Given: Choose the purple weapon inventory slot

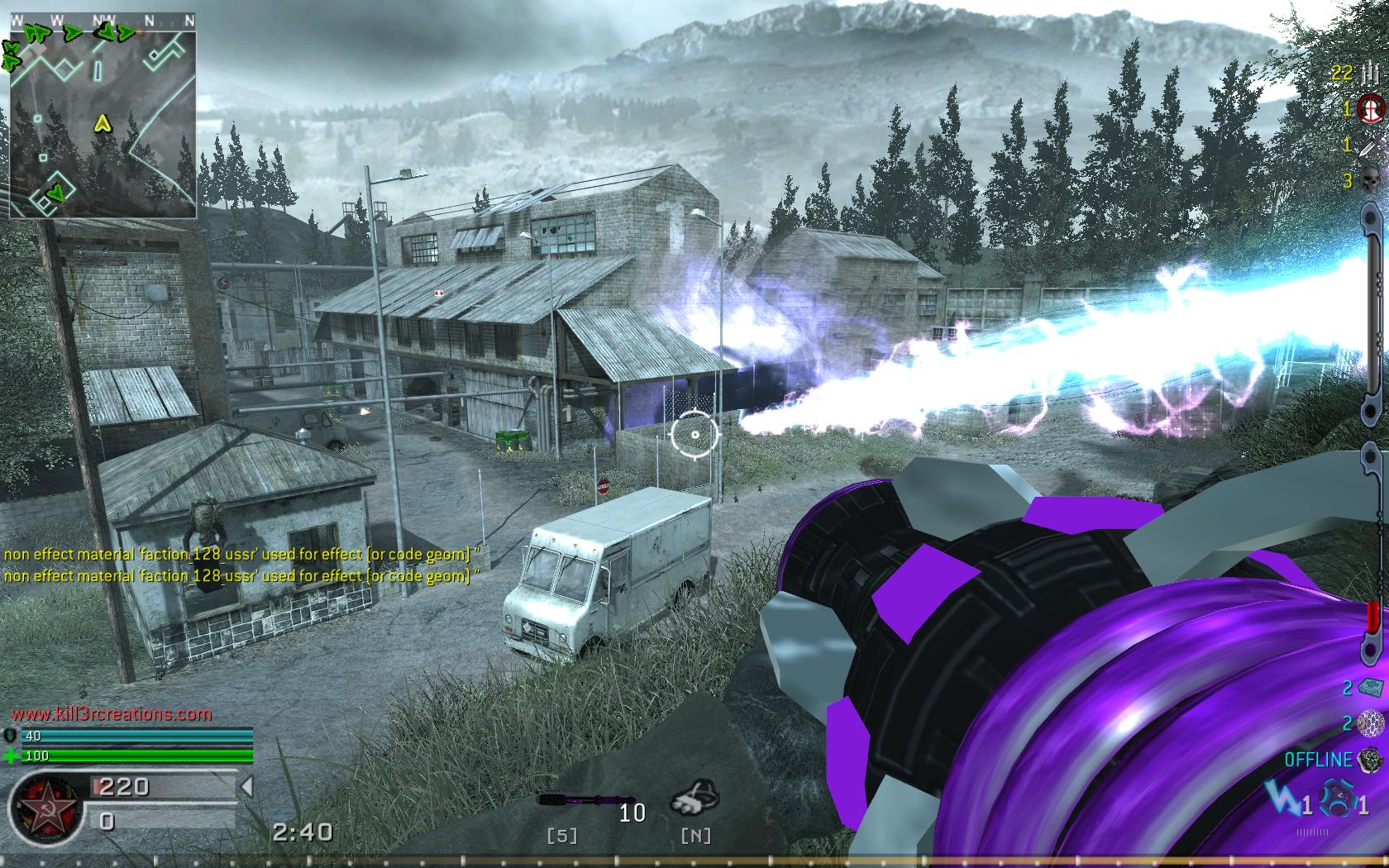Looking at the screenshot, I should [x=575, y=799].
